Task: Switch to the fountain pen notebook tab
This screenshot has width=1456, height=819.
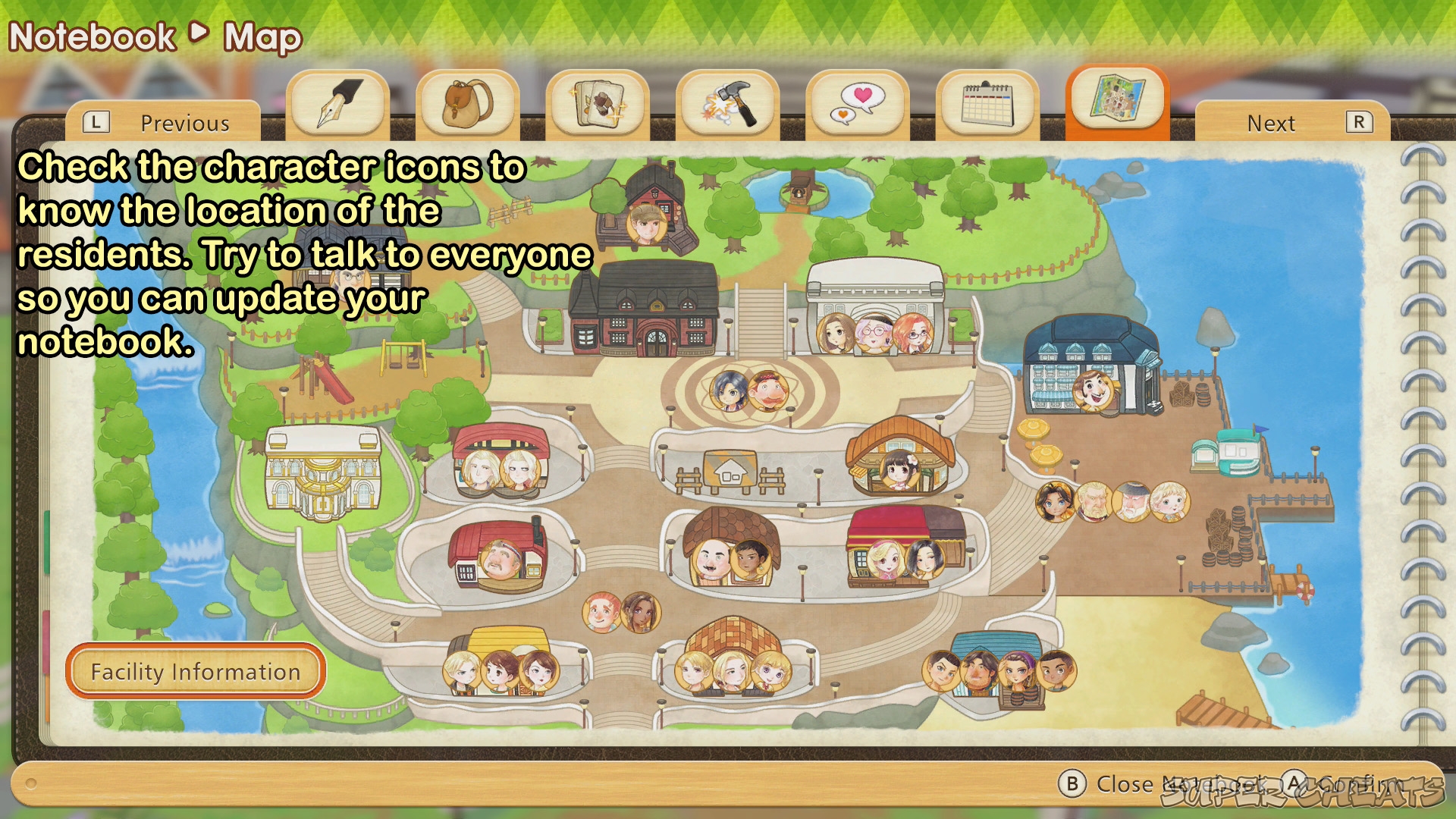Action: click(338, 105)
